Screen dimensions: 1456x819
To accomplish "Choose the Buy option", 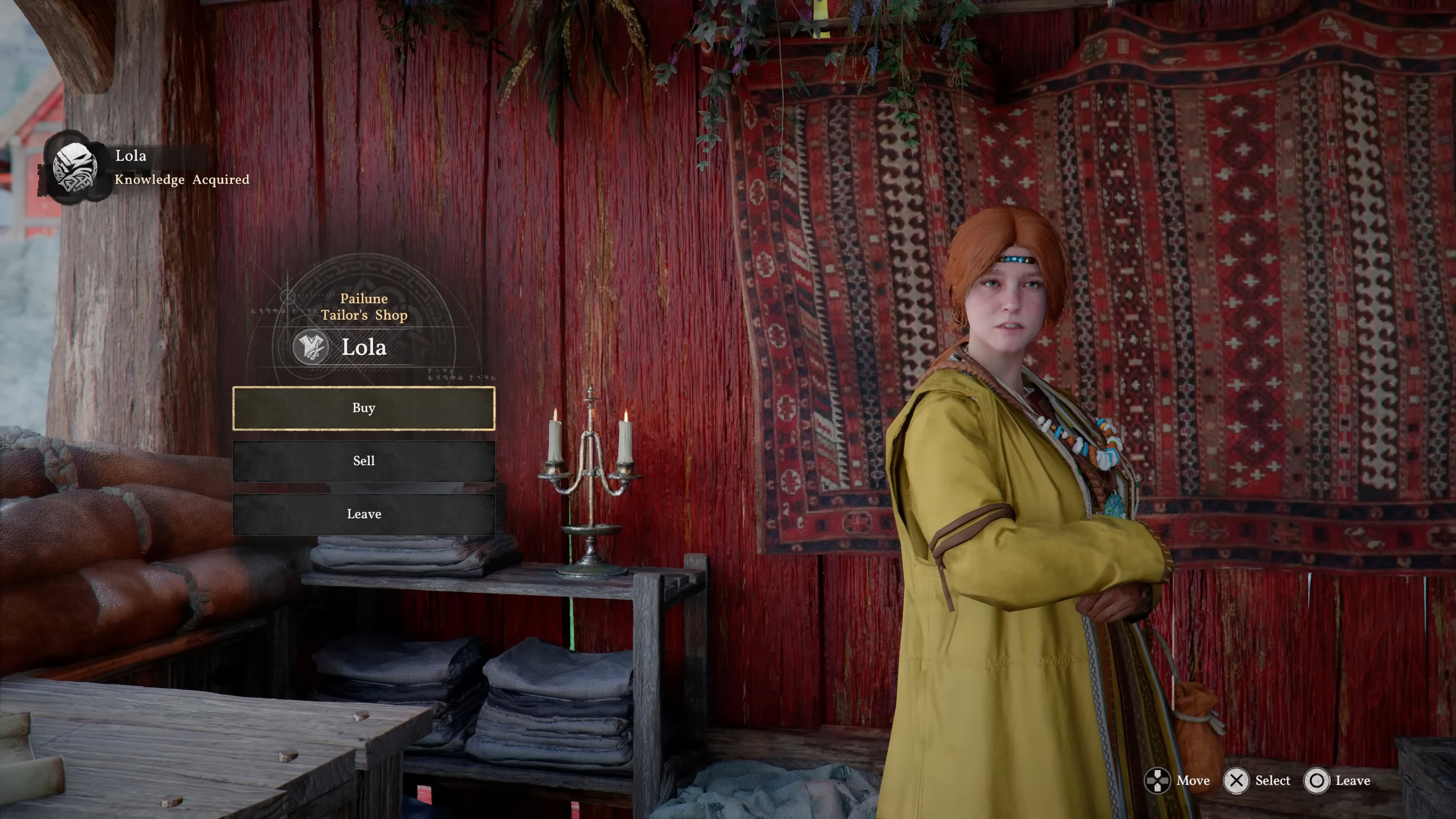I will coord(363,408).
